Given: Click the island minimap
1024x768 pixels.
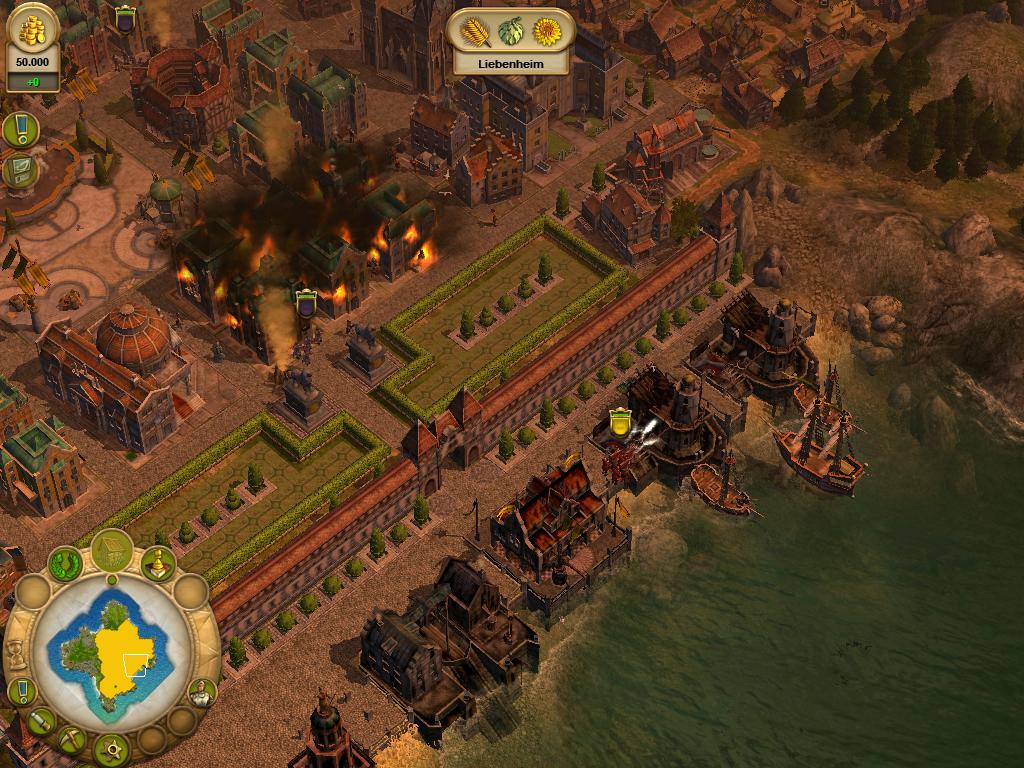Looking at the screenshot, I should point(111,652).
